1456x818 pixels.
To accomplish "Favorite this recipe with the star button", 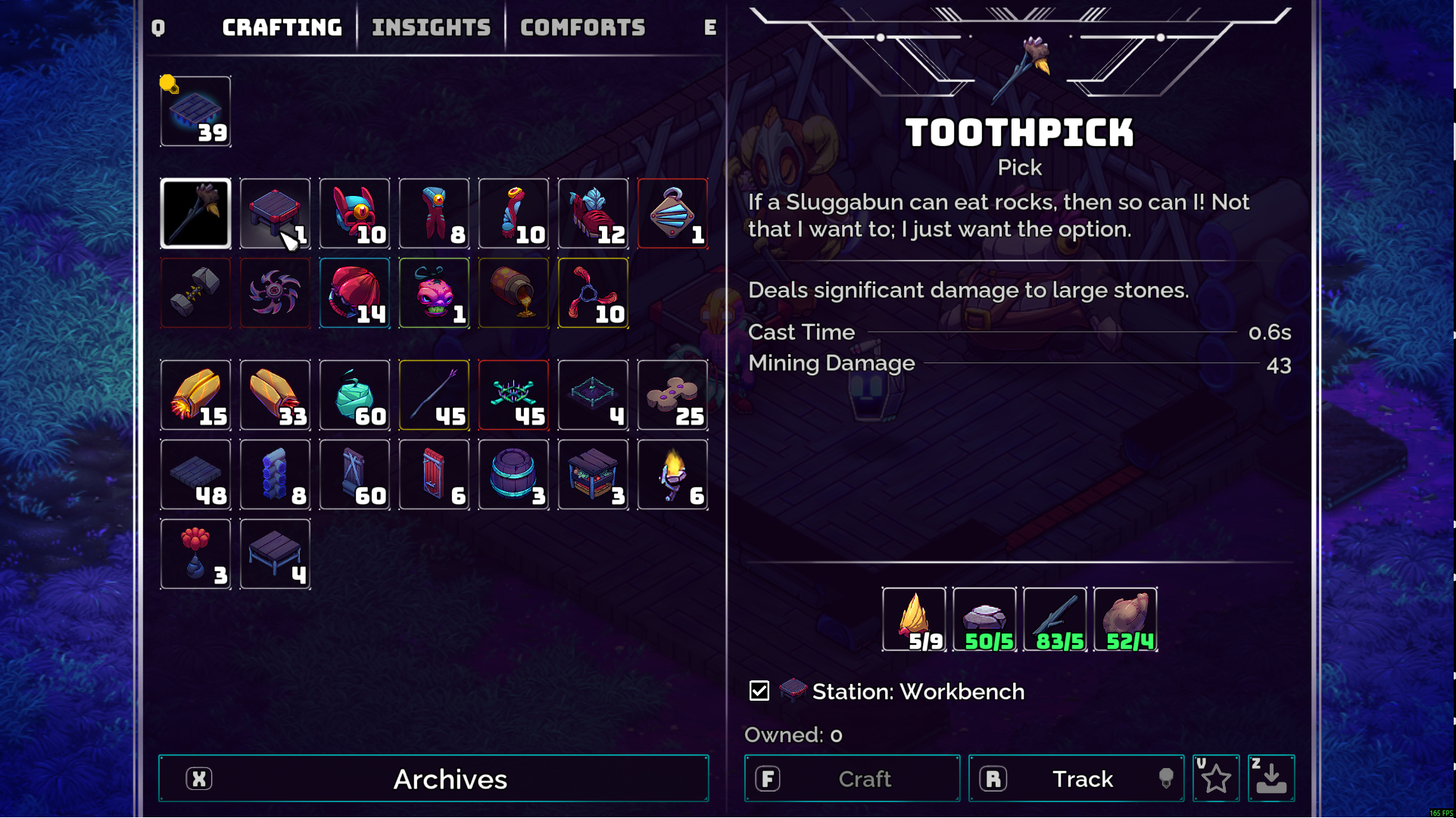I will (1216, 779).
